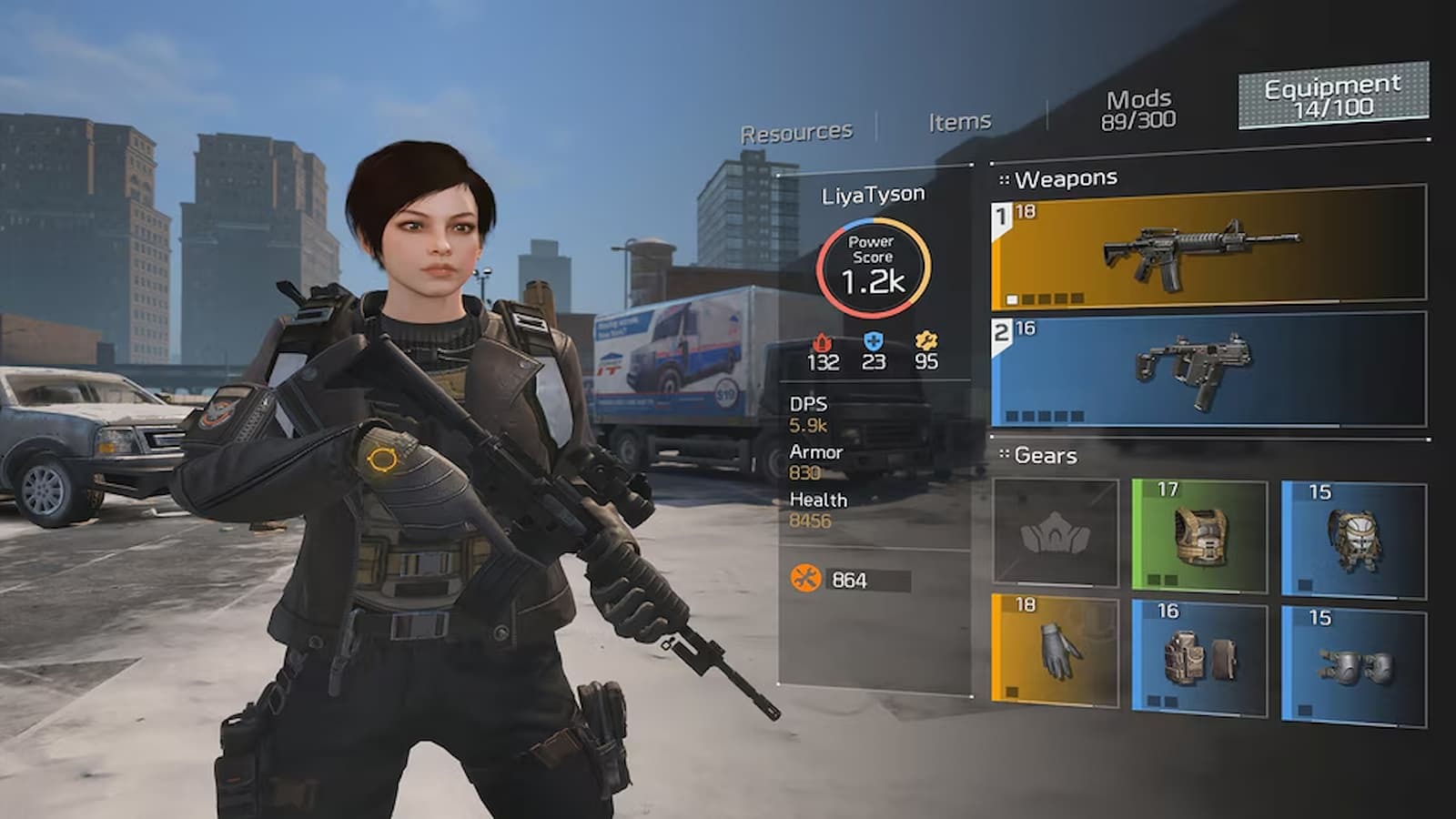Open the Resources tab

(796, 129)
